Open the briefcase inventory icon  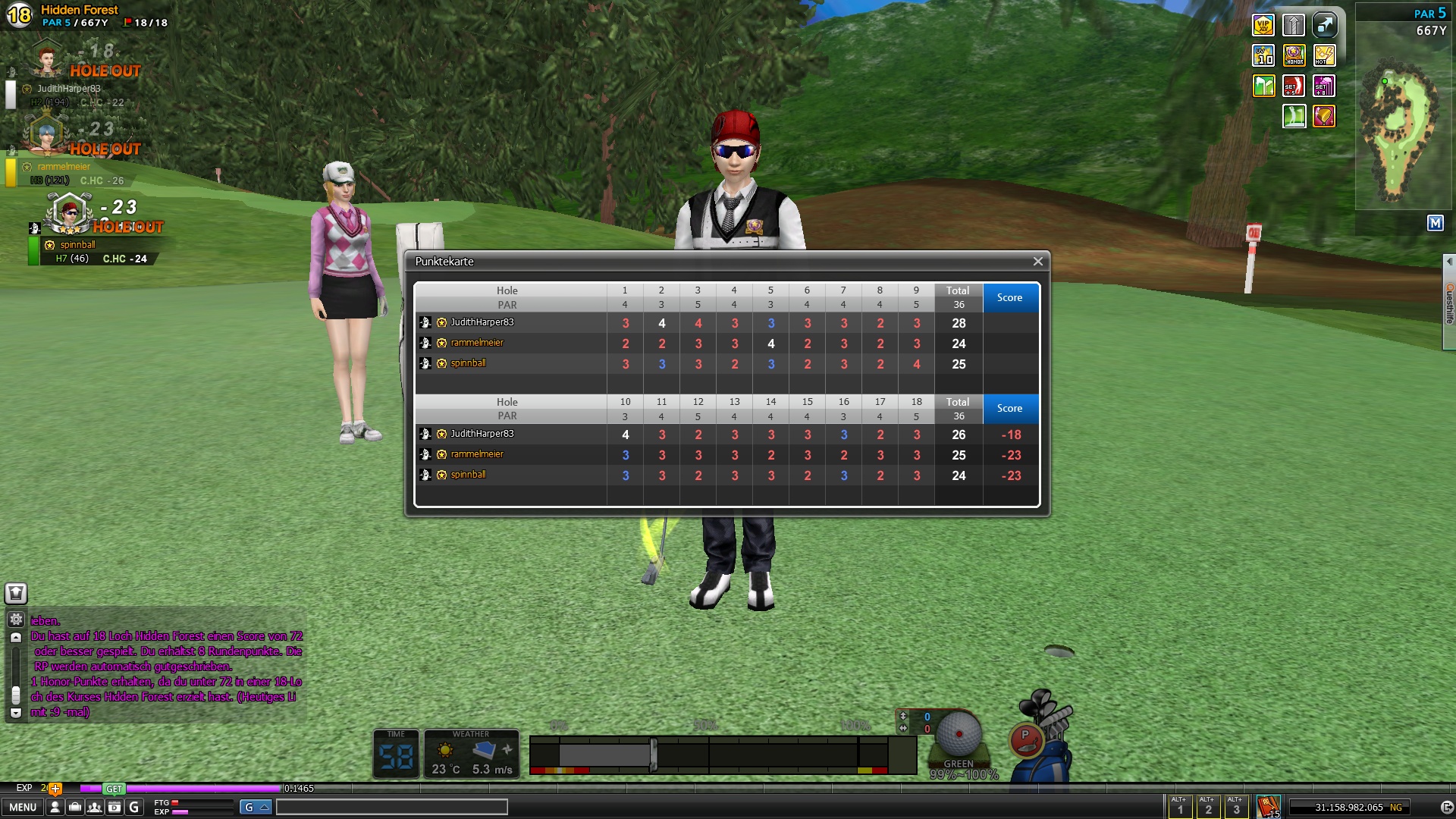[x=74, y=808]
